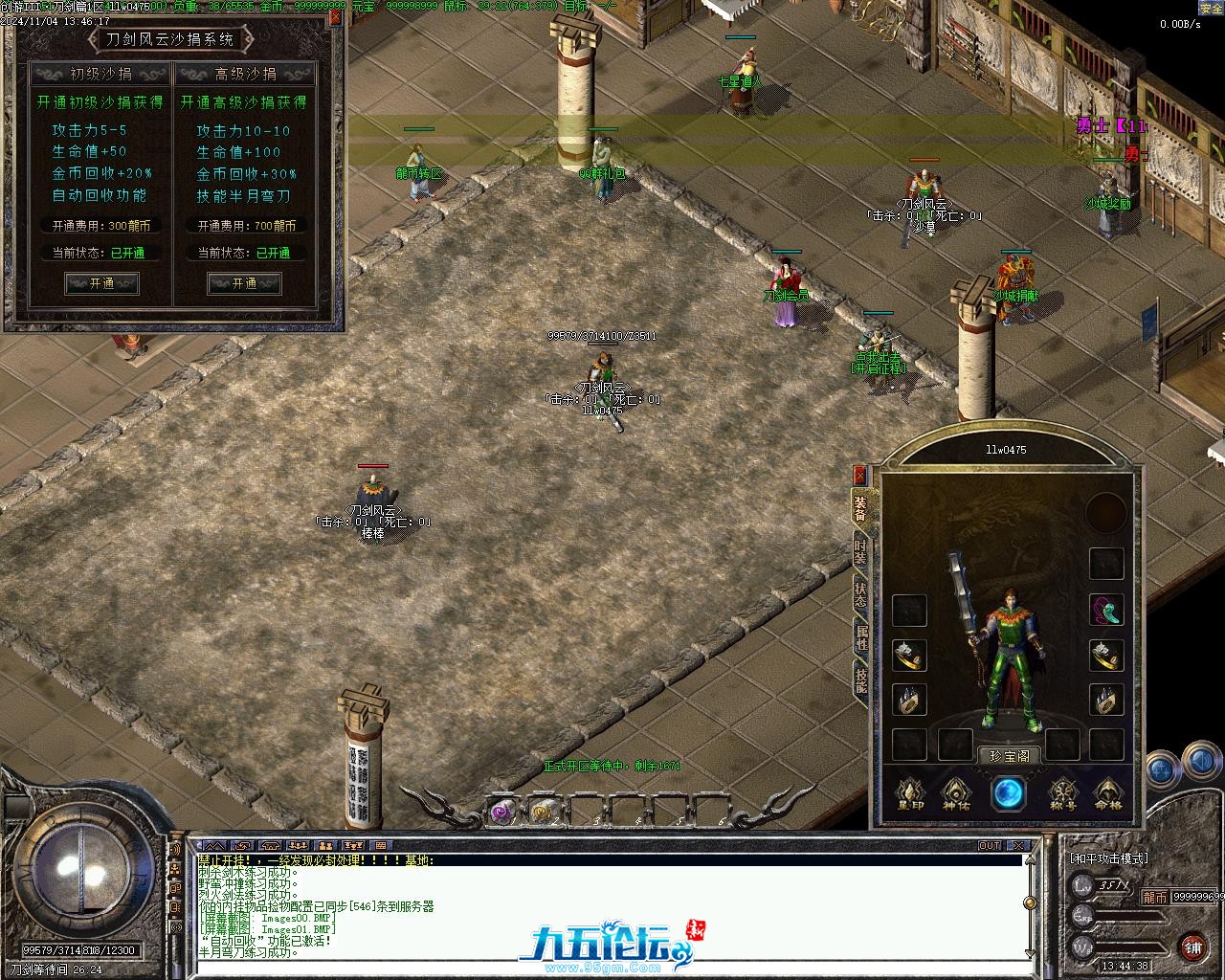1225x980 pixels.
Task: Show the 属性 tab
Action: point(860,637)
